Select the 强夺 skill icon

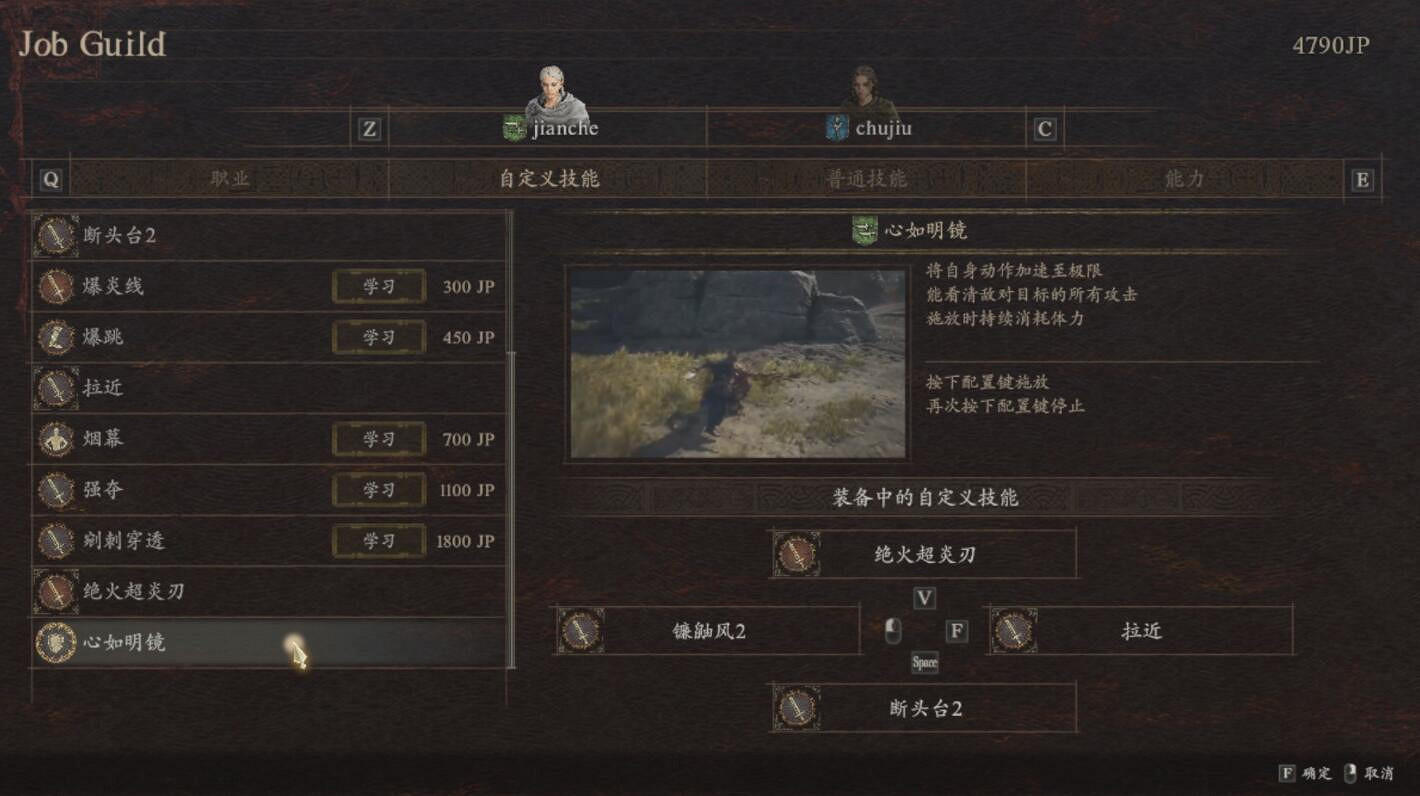pos(57,490)
